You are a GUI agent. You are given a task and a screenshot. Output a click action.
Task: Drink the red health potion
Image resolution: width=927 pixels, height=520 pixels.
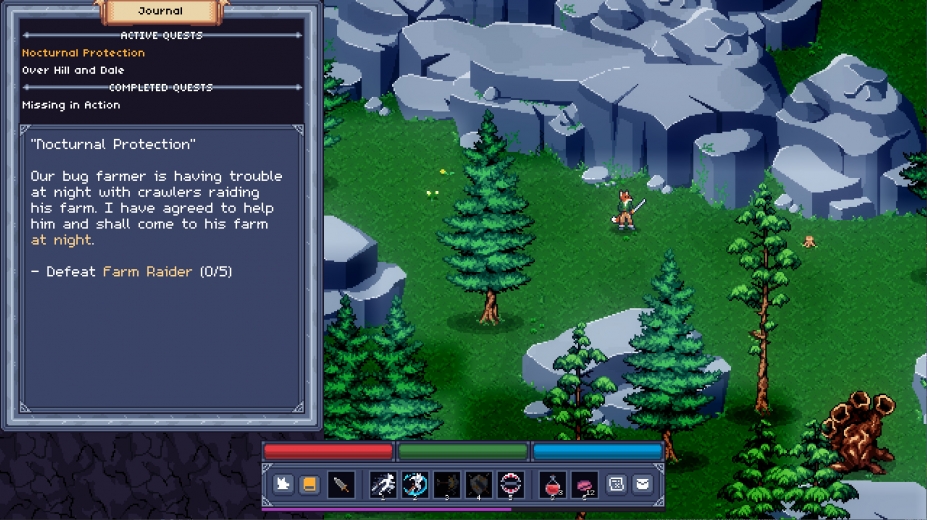coord(551,485)
